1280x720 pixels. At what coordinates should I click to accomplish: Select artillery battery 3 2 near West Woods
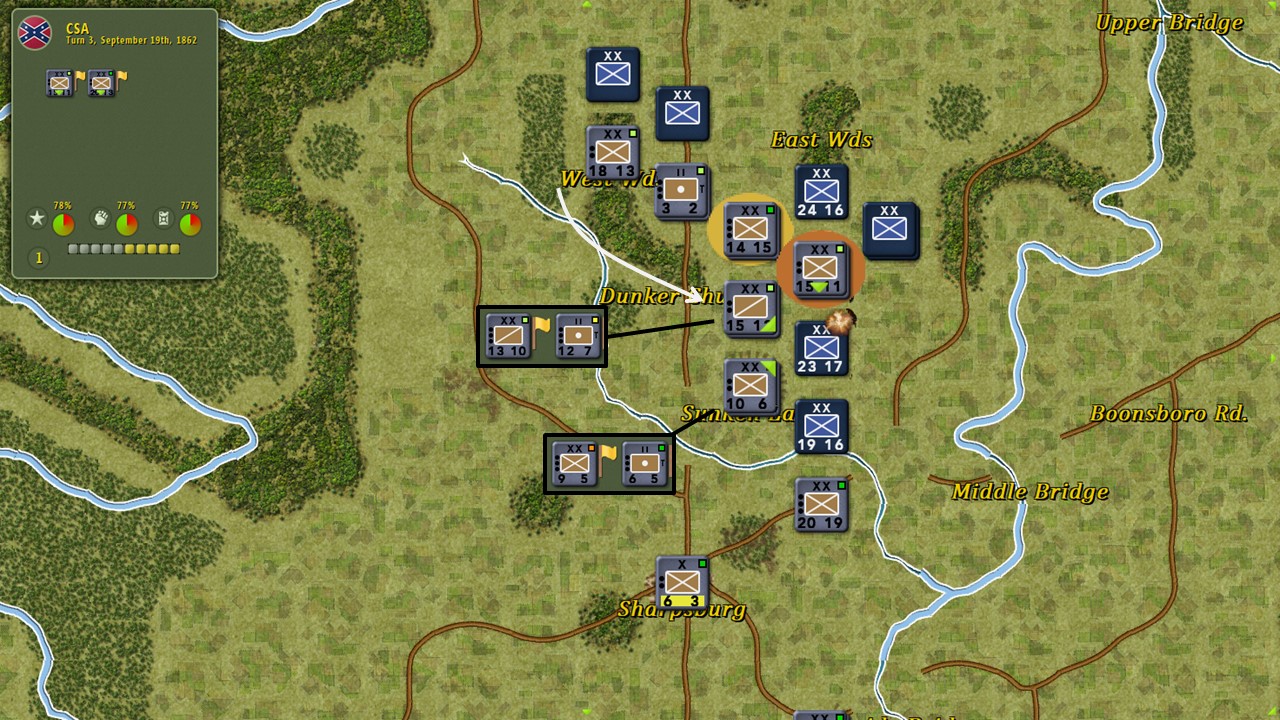[683, 192]
